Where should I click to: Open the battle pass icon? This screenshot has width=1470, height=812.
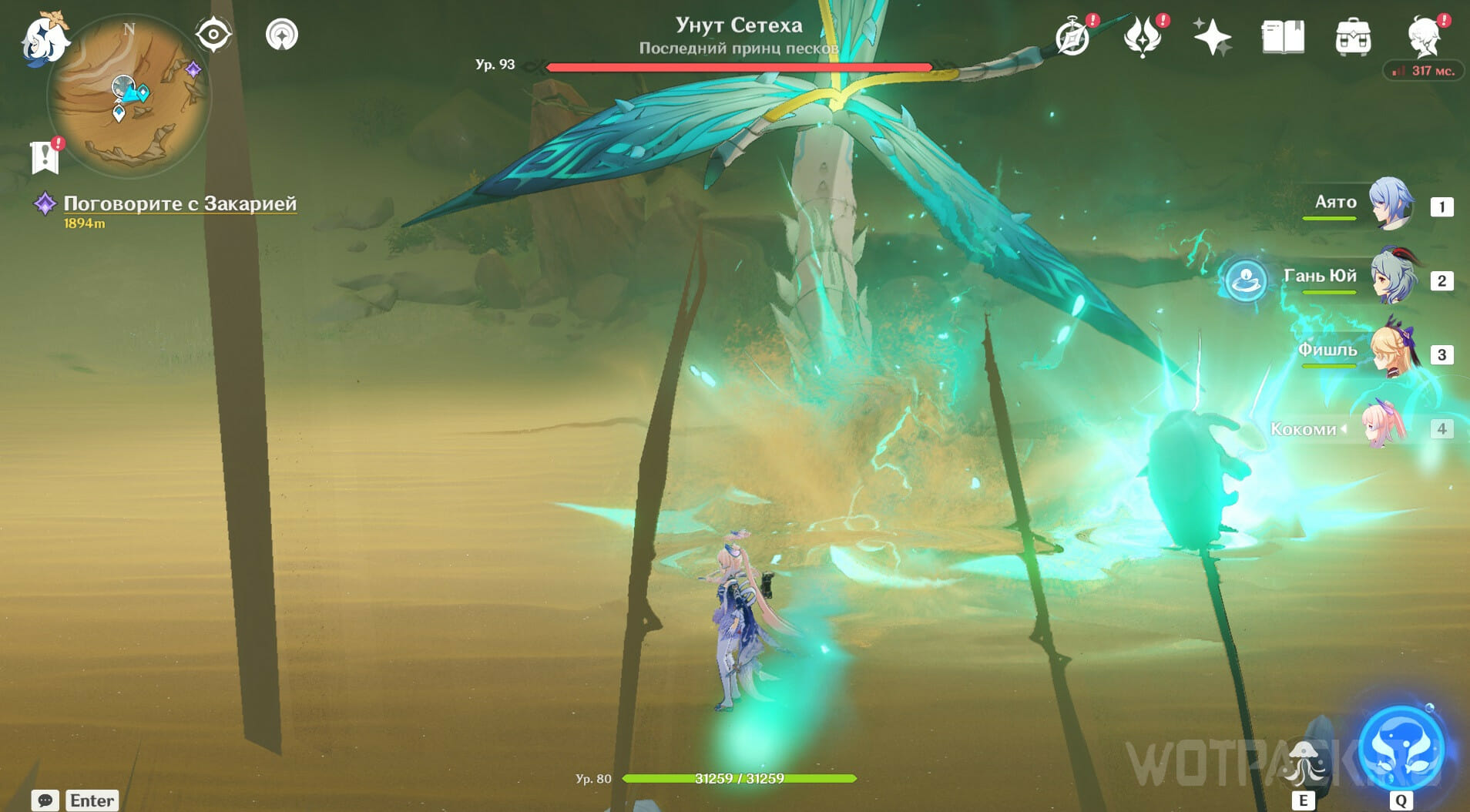[x=1143, y=37]
